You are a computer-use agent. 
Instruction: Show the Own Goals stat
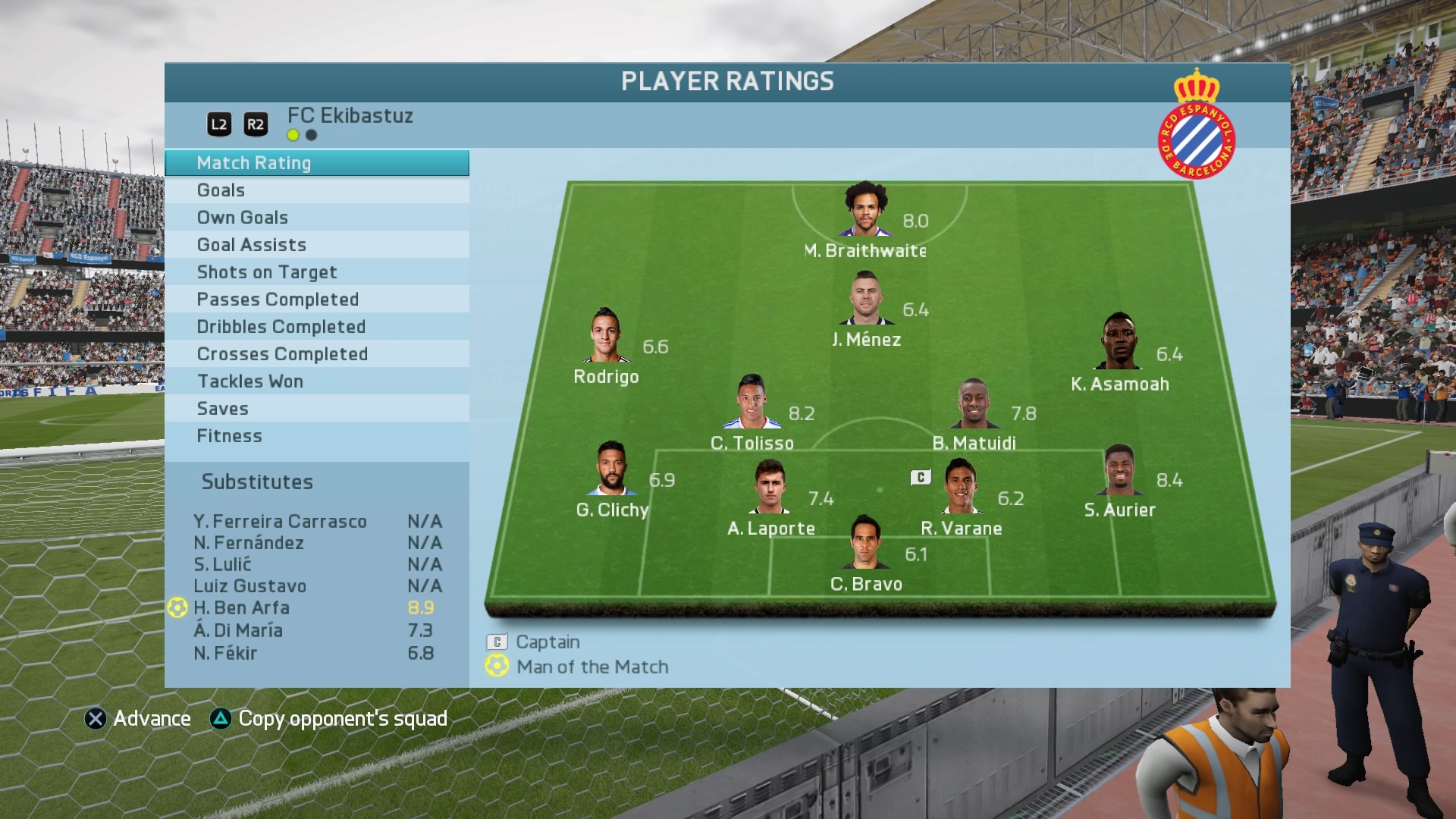[316, 218]
